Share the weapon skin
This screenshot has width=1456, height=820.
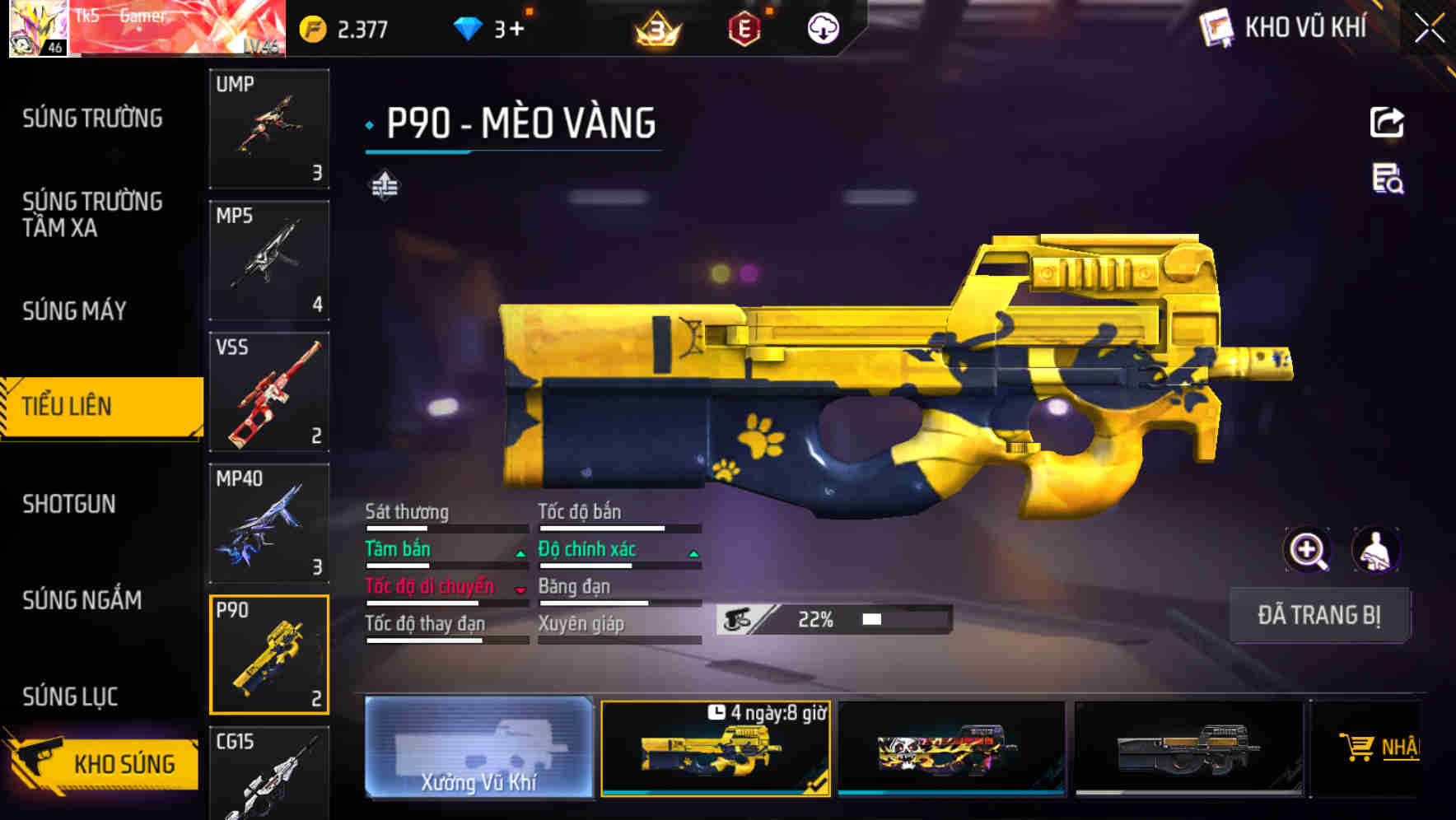point(1387,123)
